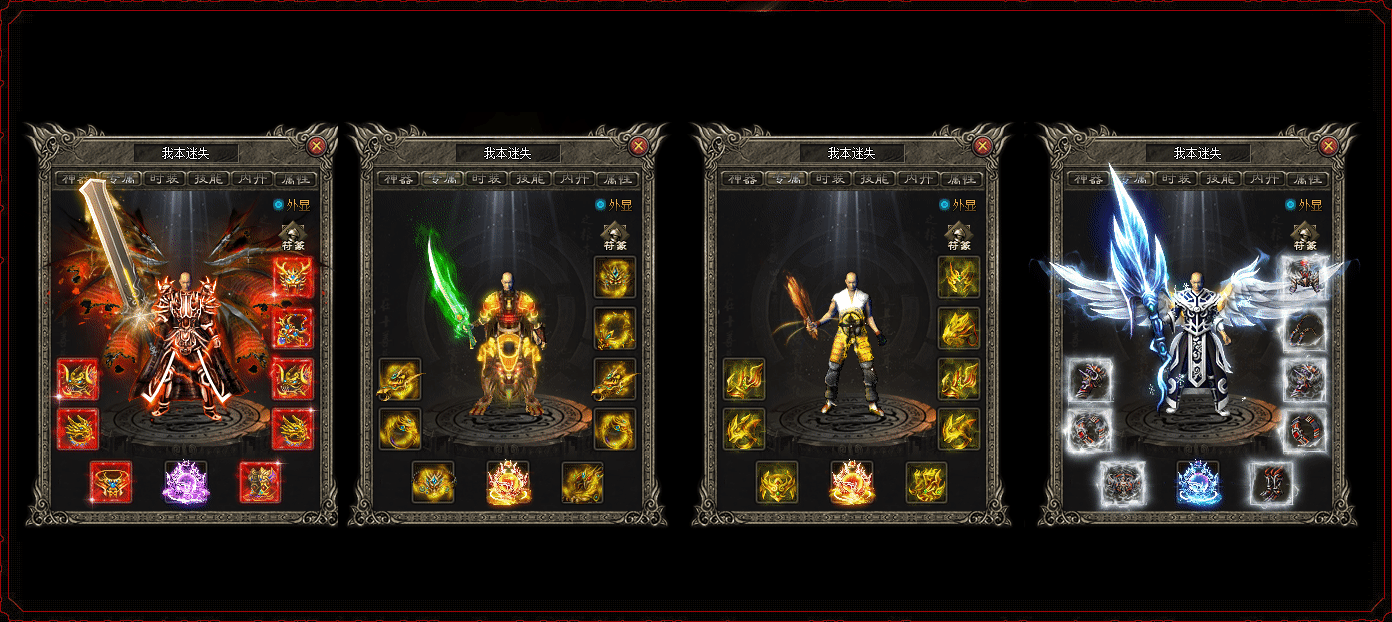Select the purple glowing emblem slot
This screenshot has width=1392, height=622.
pyautogui.click(x=186, y=482)
